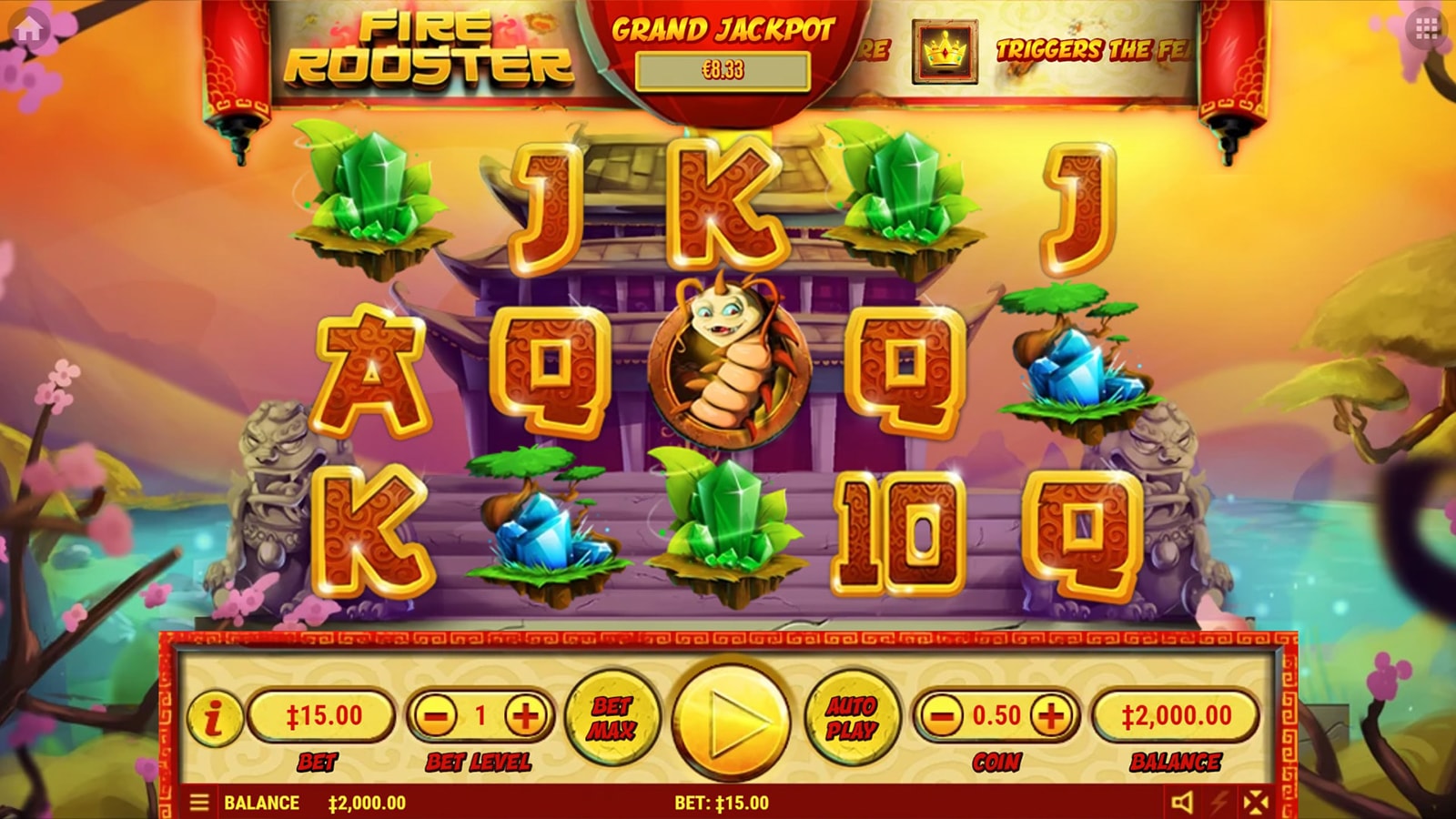Toggle fullscreen with the arrows icon
Screen dimensions: 1456x819
point(1256,803)
